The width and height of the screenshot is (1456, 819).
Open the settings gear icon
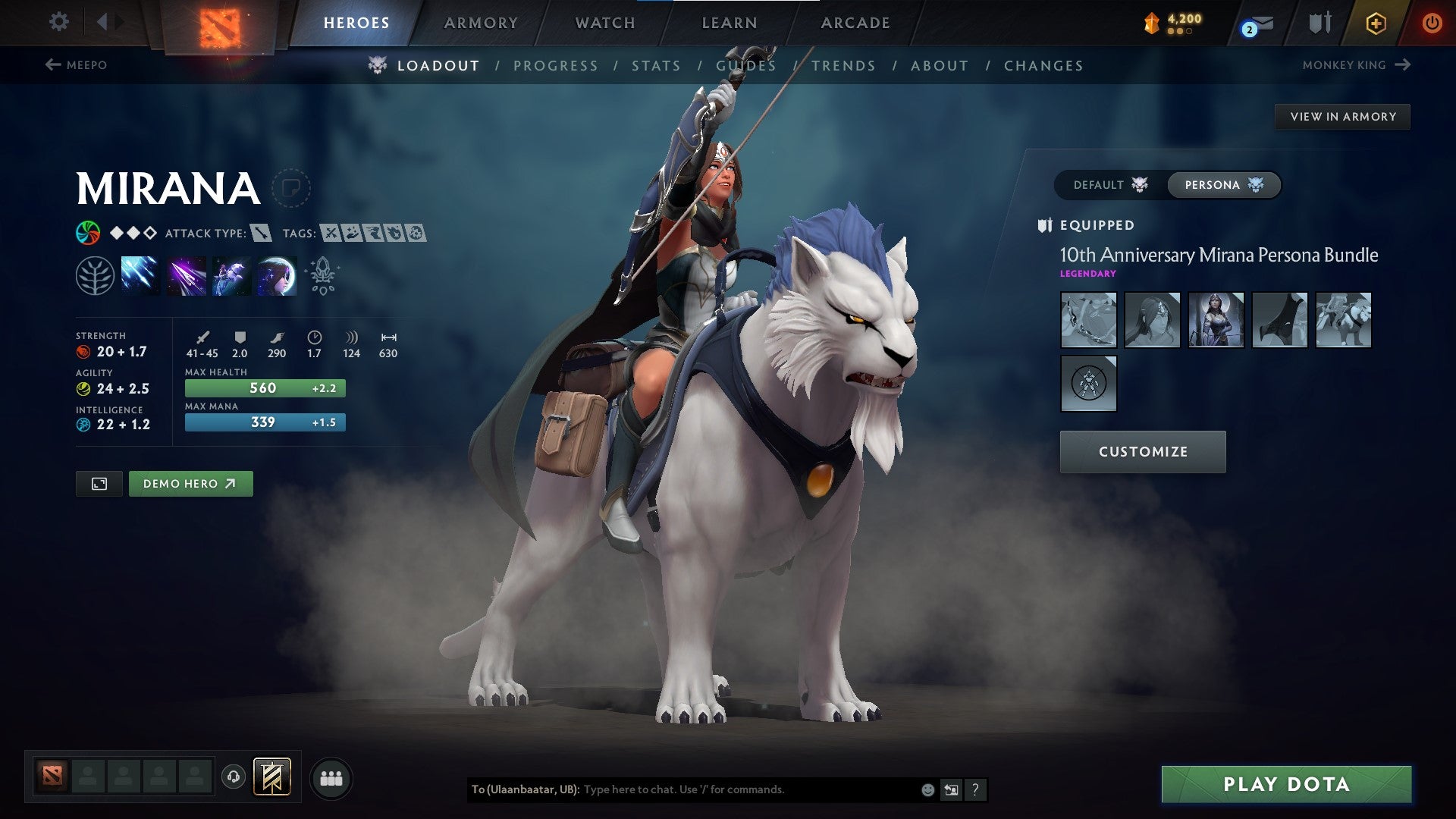click(x=58, y=22)
